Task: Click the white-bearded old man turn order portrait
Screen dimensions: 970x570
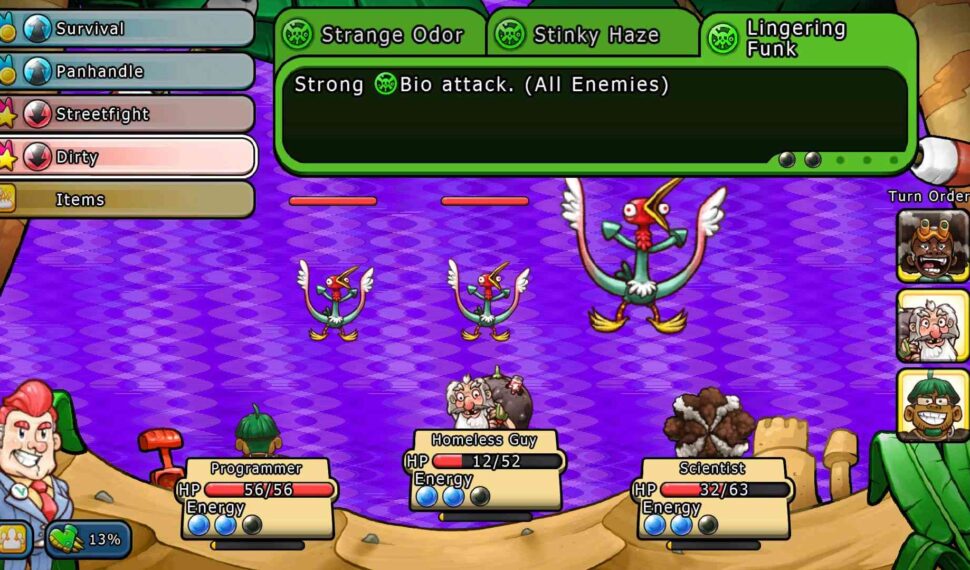Action: (x=932, y=325)
